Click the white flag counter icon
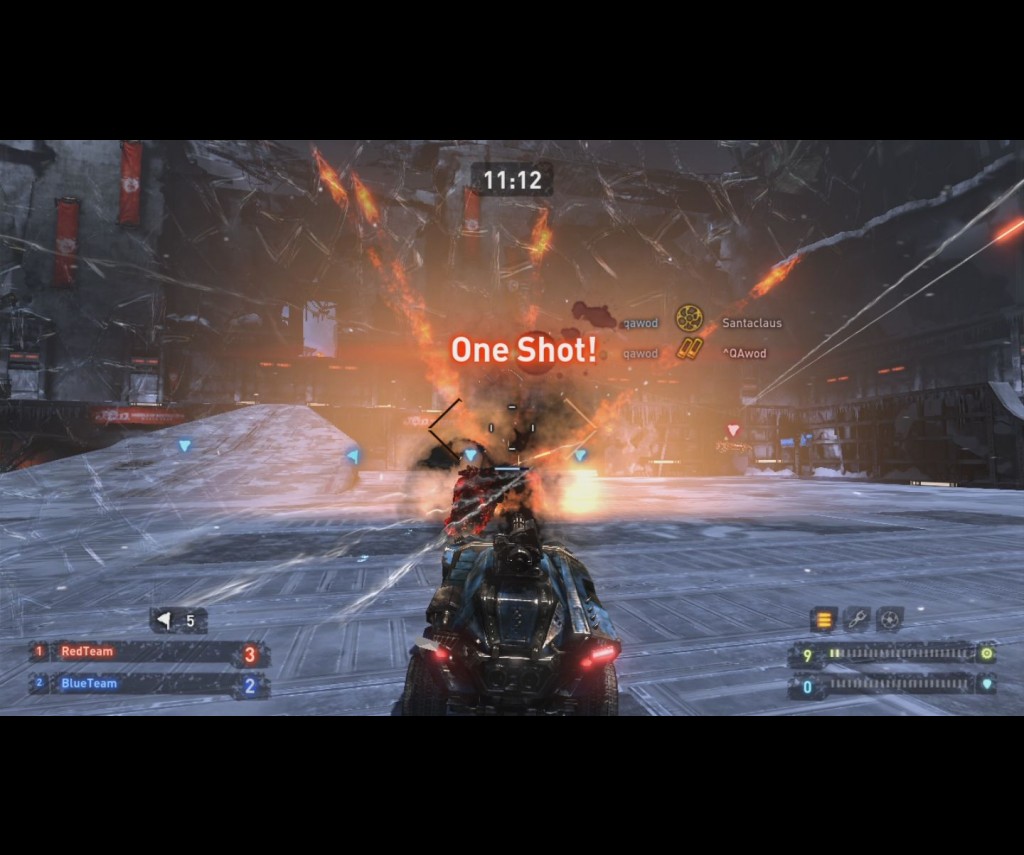Screen dimensions: 1024x855 point(163,621)
